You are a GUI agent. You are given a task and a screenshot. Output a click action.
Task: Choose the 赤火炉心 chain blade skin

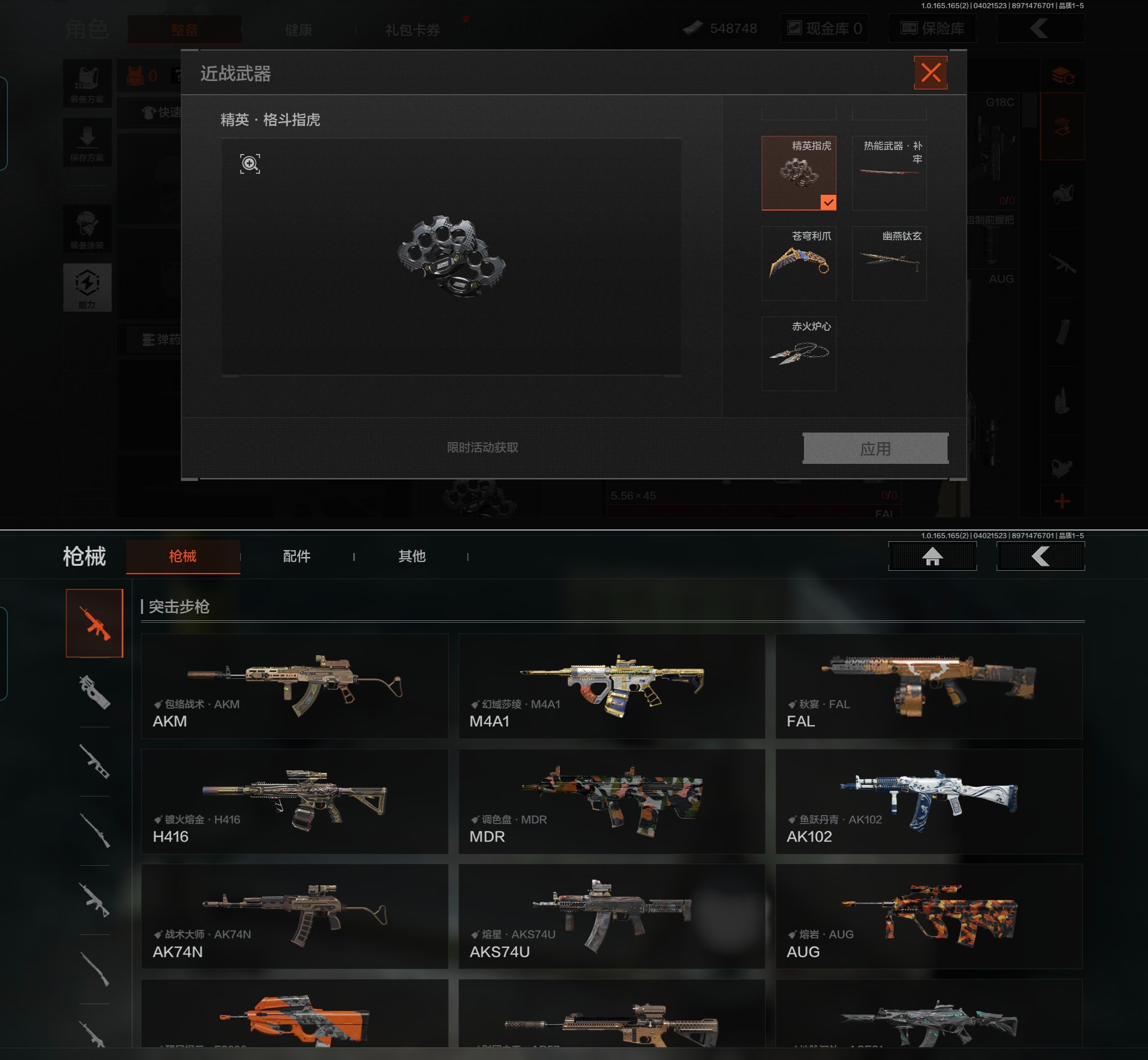pos(798,353)
